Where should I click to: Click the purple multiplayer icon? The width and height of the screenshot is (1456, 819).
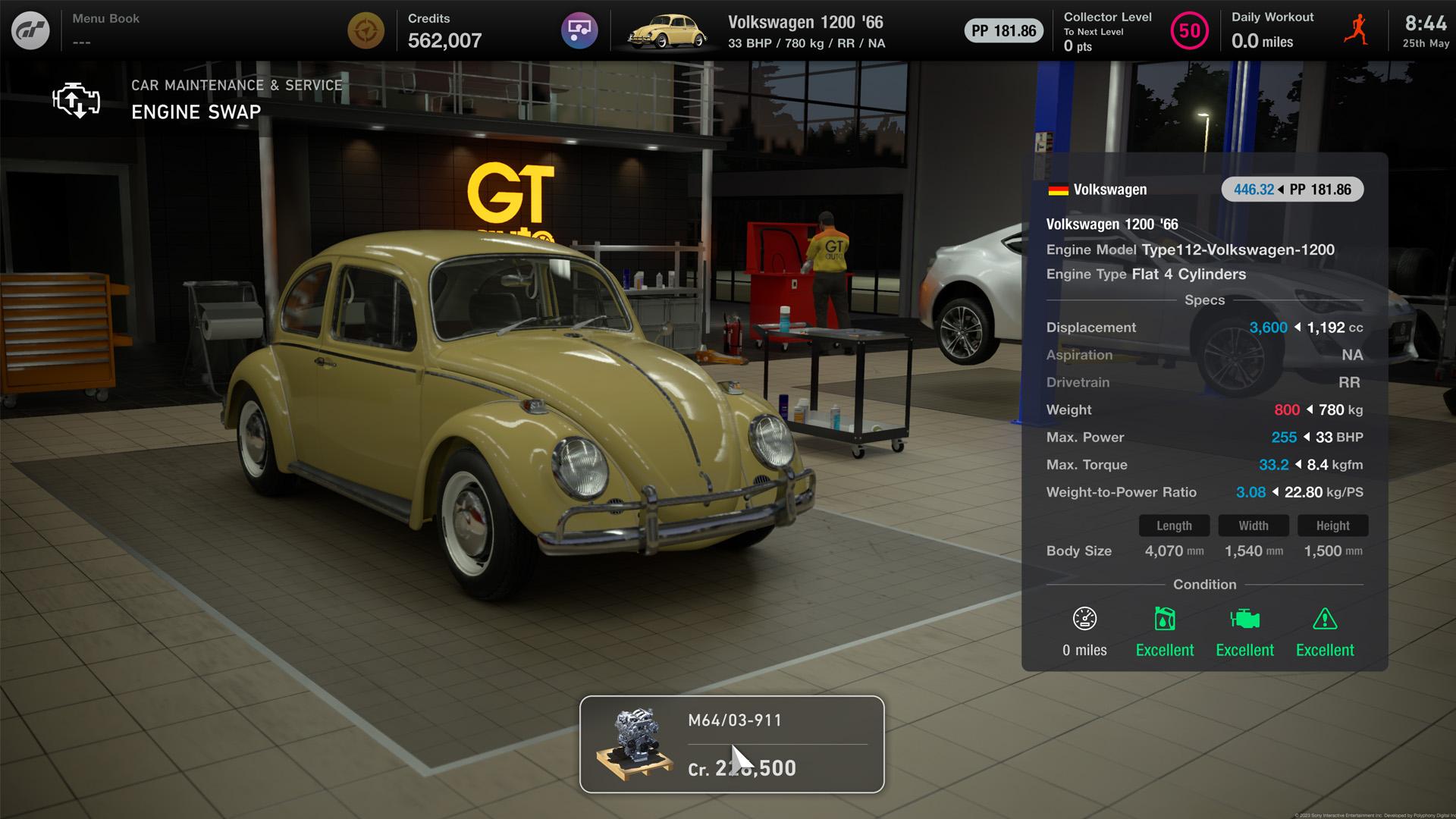(579, 30)
